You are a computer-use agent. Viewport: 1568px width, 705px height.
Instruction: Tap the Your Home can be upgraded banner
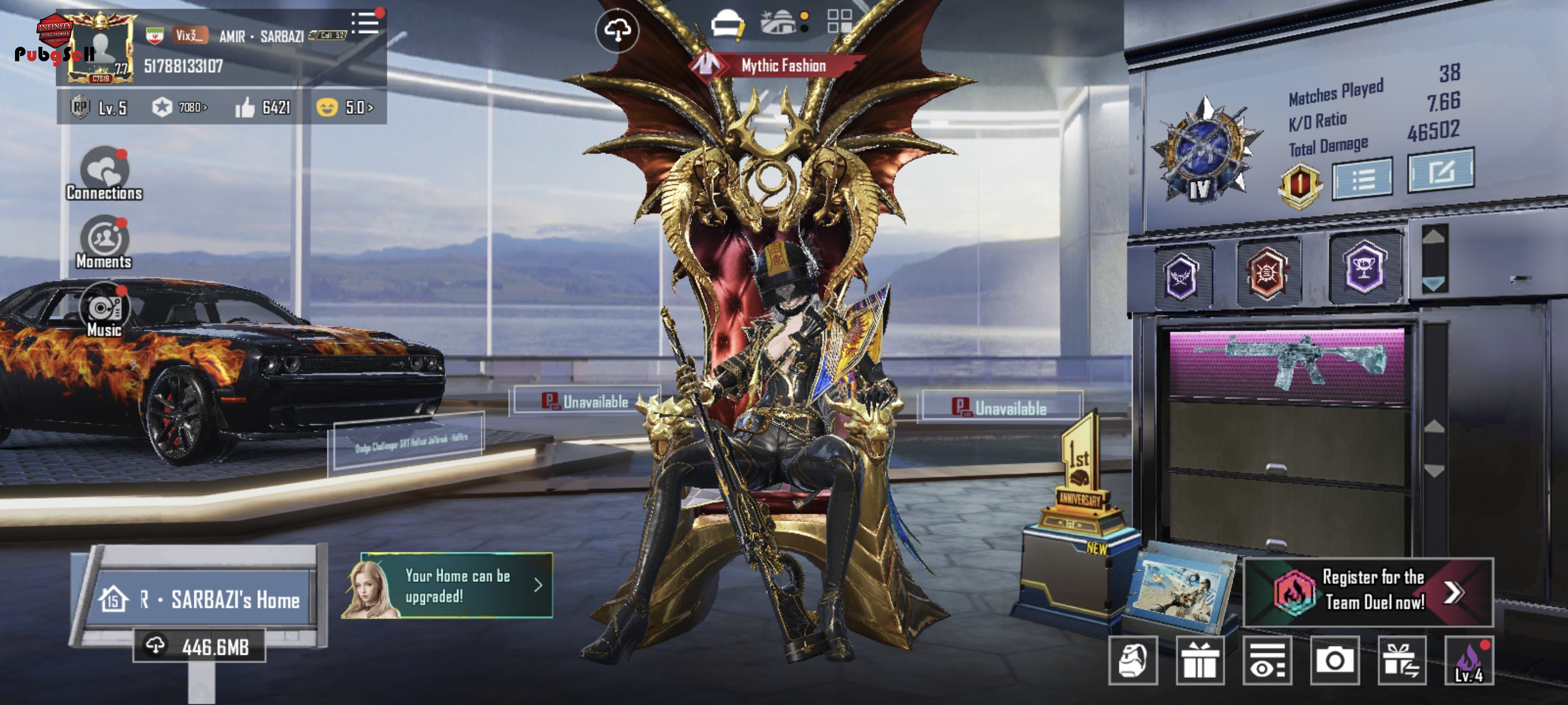(456, 586)
